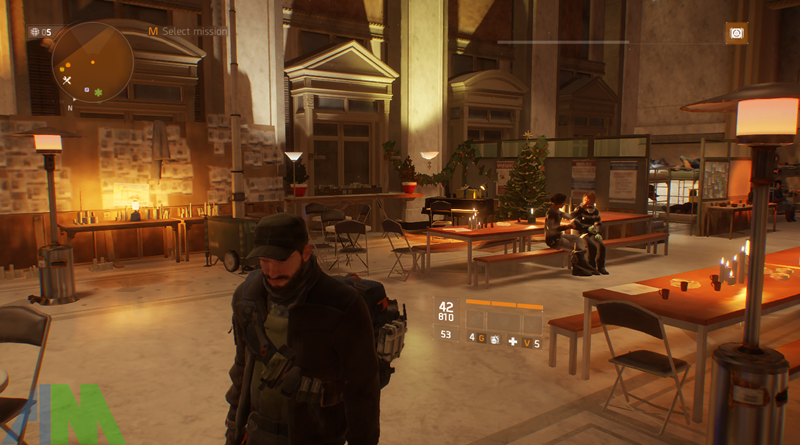The width and height of the screenshot is (800, 445).
Task: Click the globe icon beside the minimap
Action: coord(35,32)
